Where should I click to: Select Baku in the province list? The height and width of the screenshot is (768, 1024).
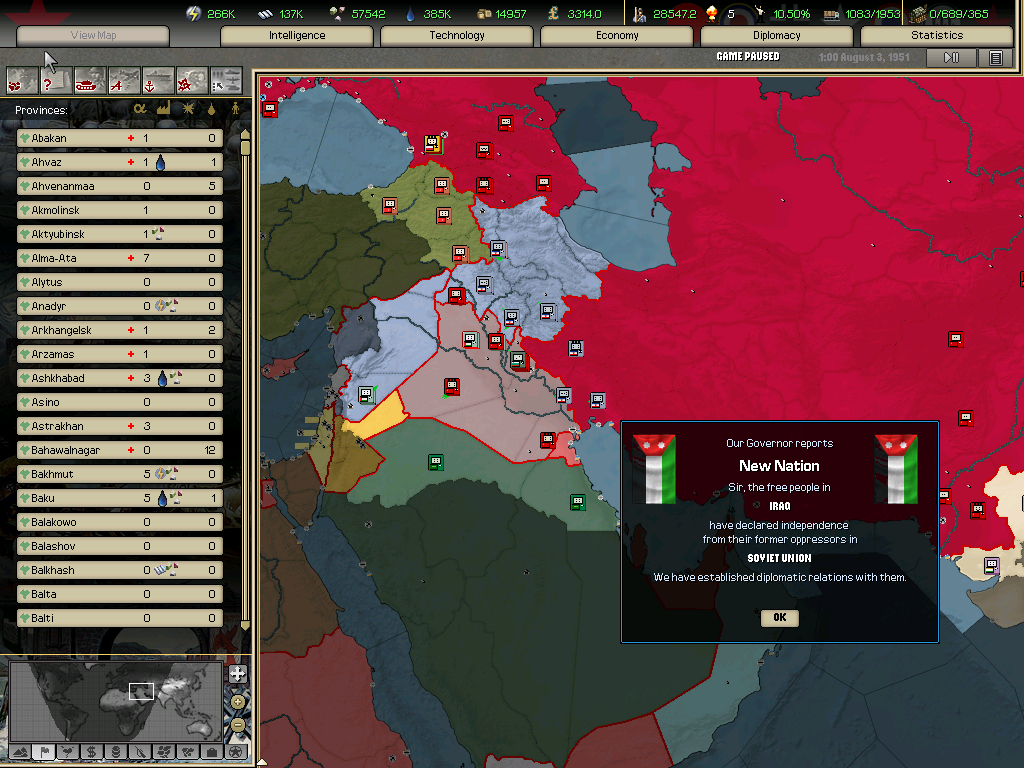[x=120, y=498]
